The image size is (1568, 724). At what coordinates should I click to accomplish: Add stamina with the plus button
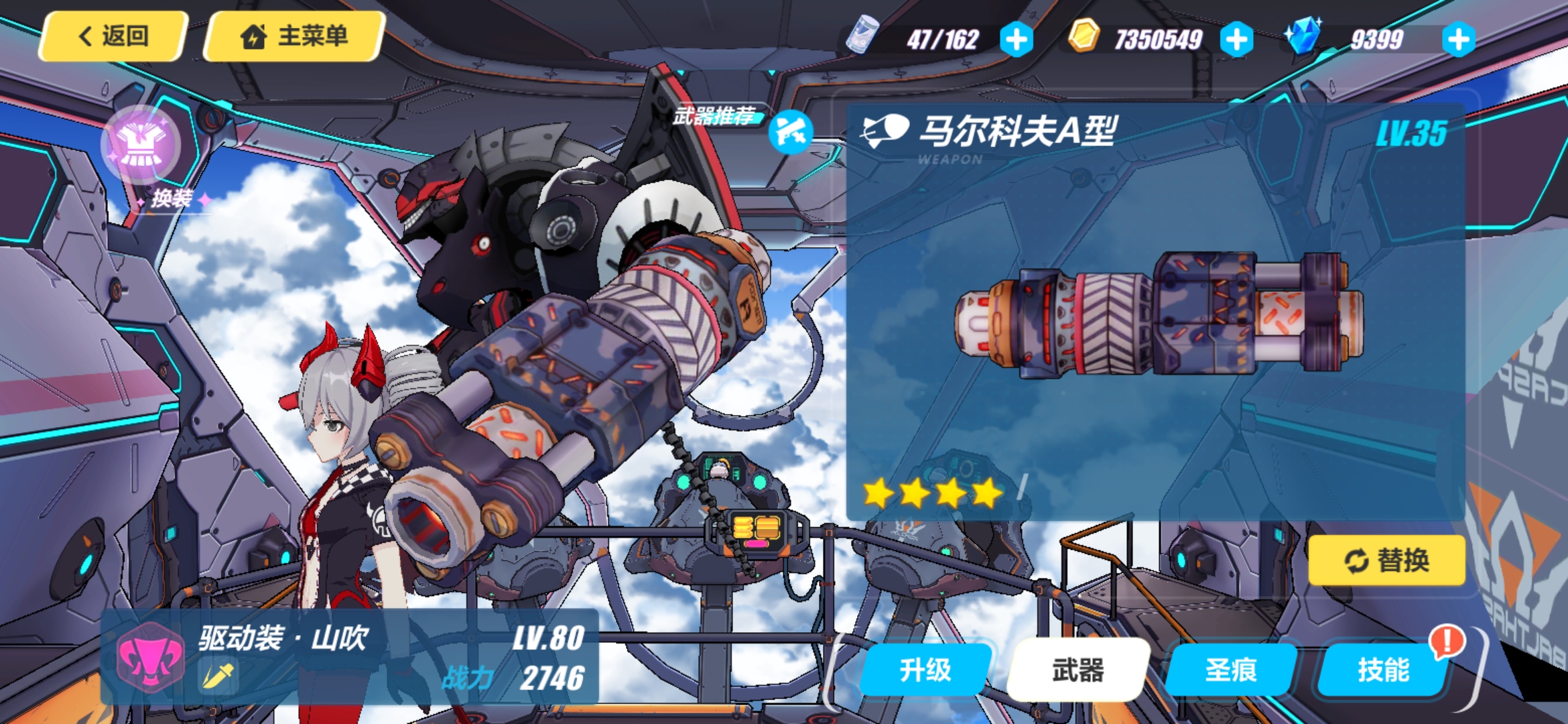[x=1016, y=40]
